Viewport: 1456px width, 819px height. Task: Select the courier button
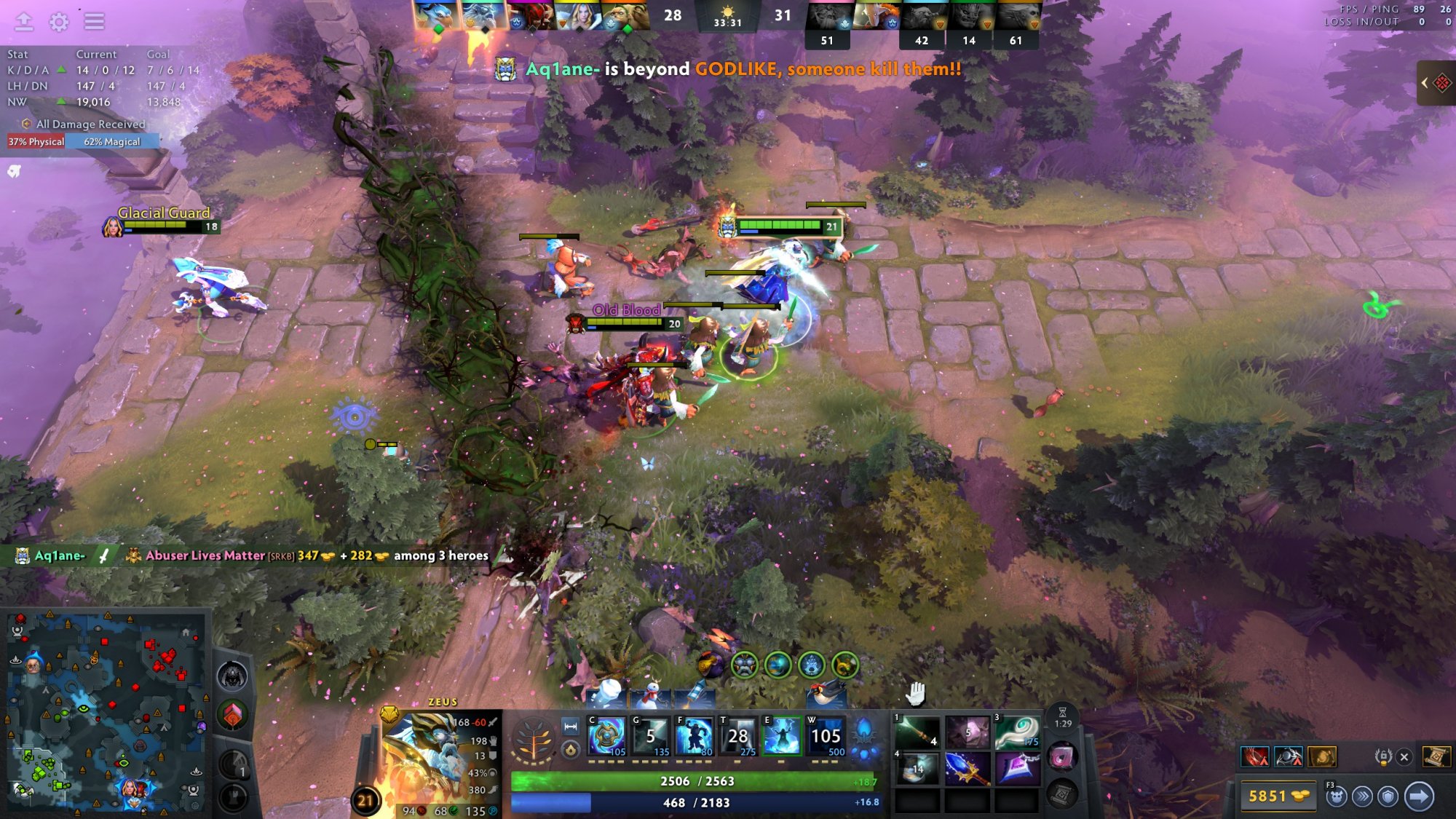point(1336,796)
